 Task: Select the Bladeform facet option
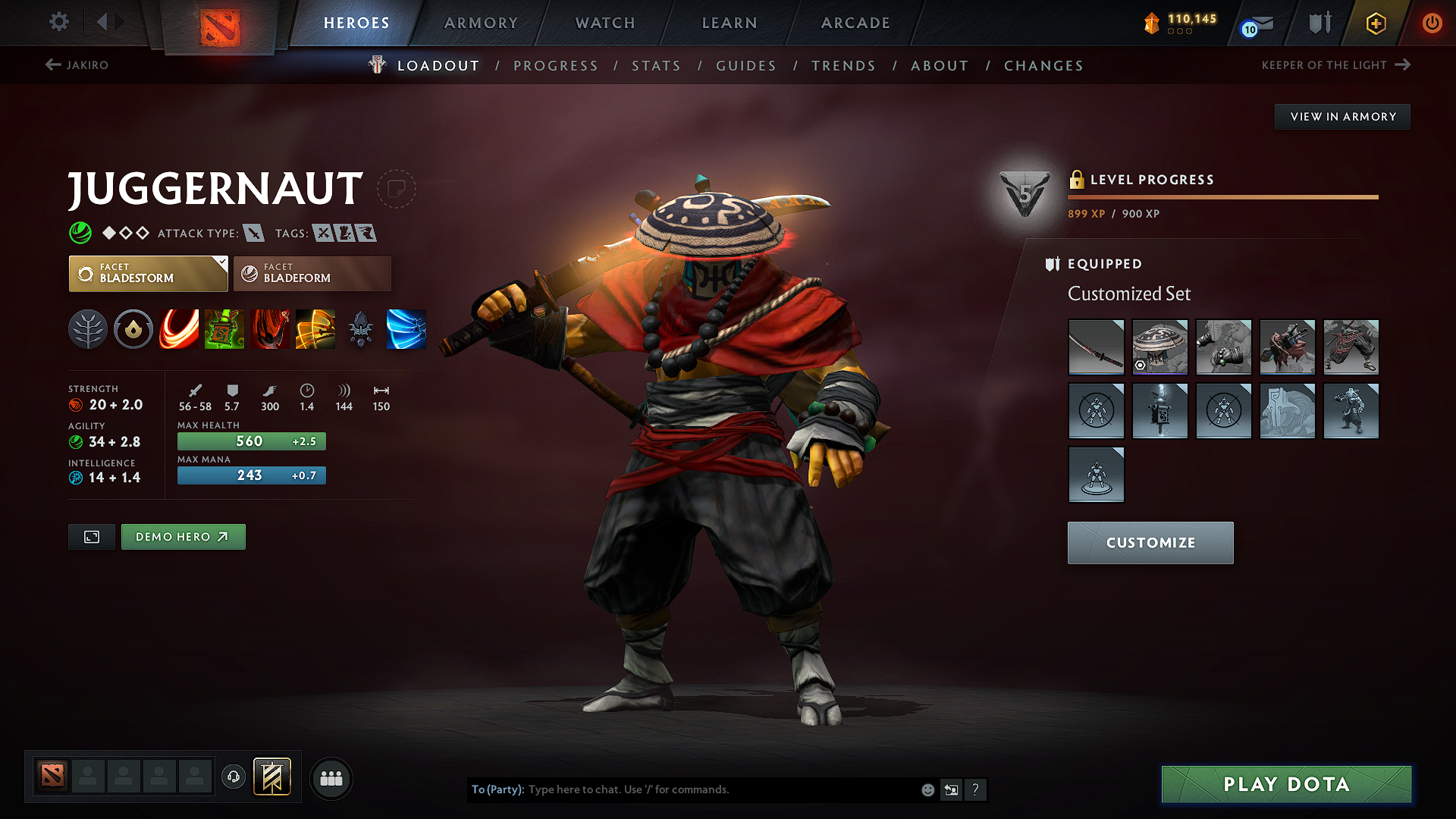pyautogui.click(x=312, y=274)
